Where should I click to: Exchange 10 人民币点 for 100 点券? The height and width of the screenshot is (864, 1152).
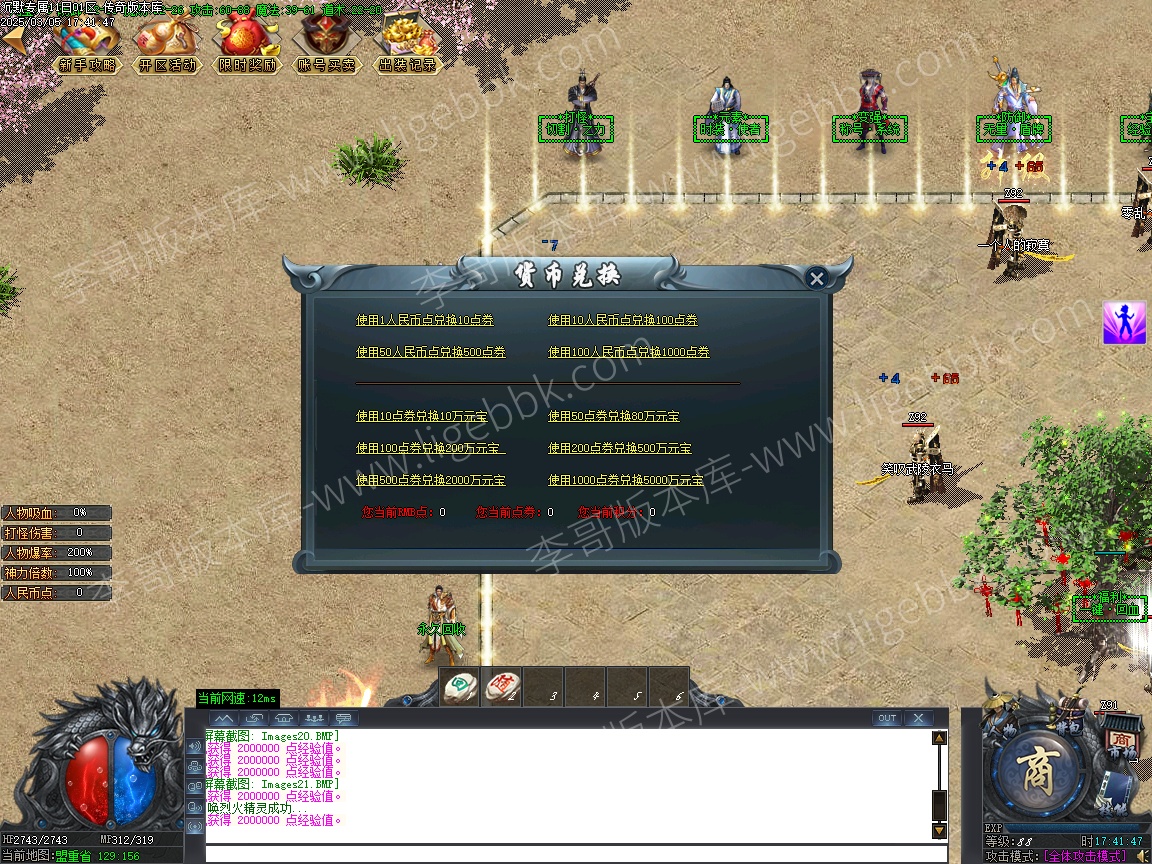coord(623,320)
